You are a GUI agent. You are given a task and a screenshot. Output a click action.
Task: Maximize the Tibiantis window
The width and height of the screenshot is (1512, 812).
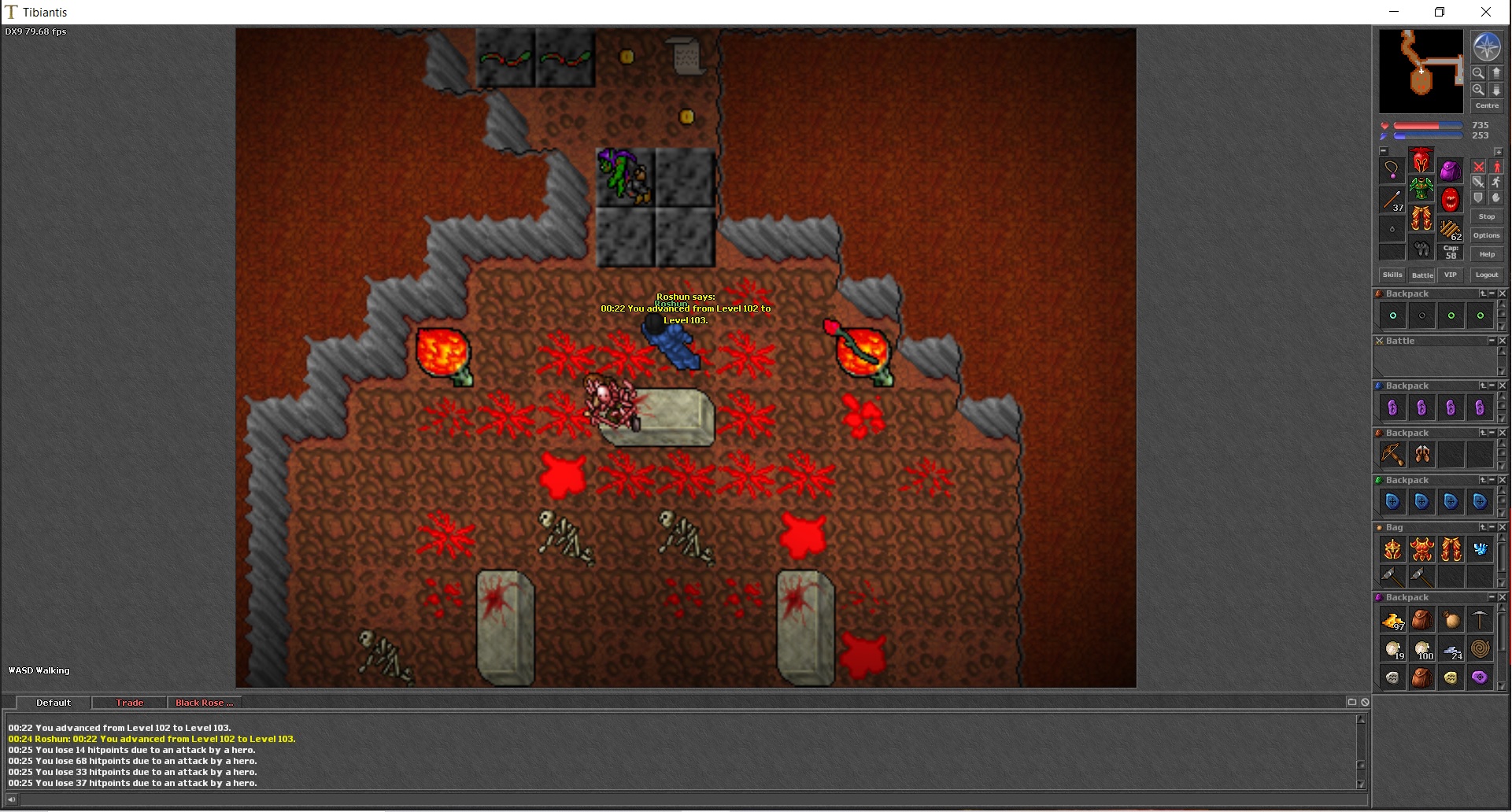pyautogui.click(x=1440, y=12)
